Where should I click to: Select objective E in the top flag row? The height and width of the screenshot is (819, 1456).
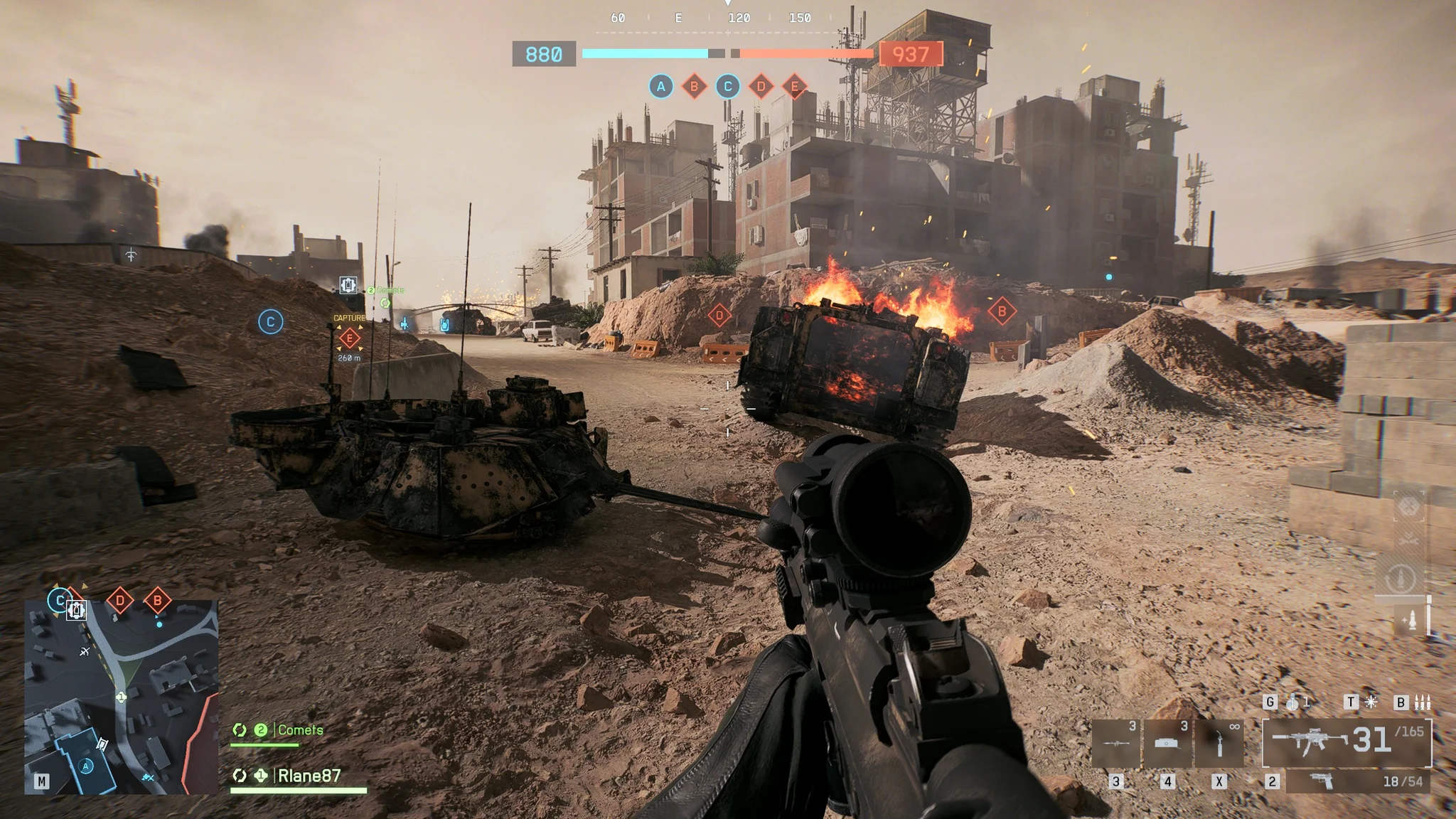794,87
